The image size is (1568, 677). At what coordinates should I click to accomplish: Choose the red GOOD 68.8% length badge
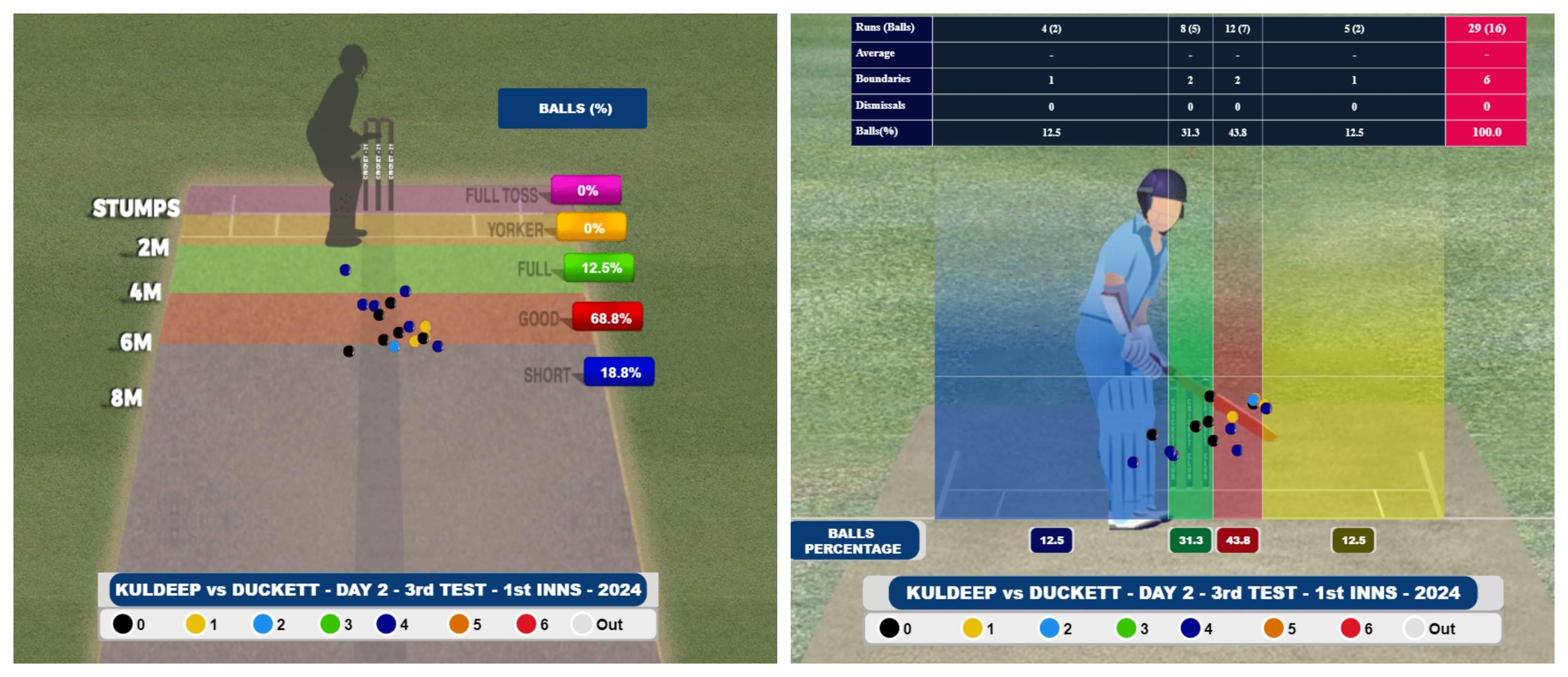coord(608,318)
